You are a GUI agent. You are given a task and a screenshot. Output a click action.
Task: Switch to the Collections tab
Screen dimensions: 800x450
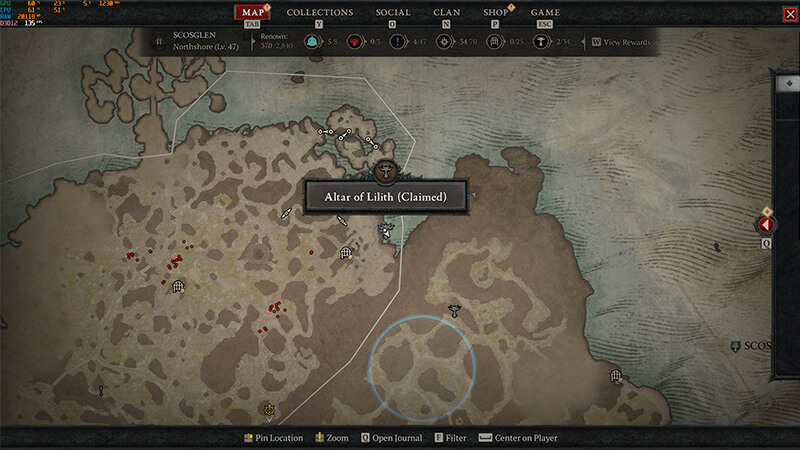point(320,13)
